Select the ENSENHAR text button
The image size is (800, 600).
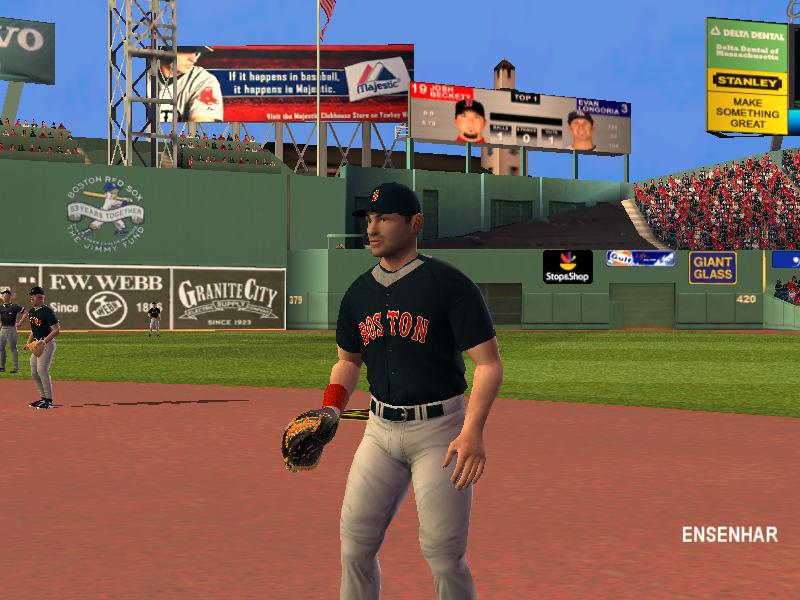729,534
